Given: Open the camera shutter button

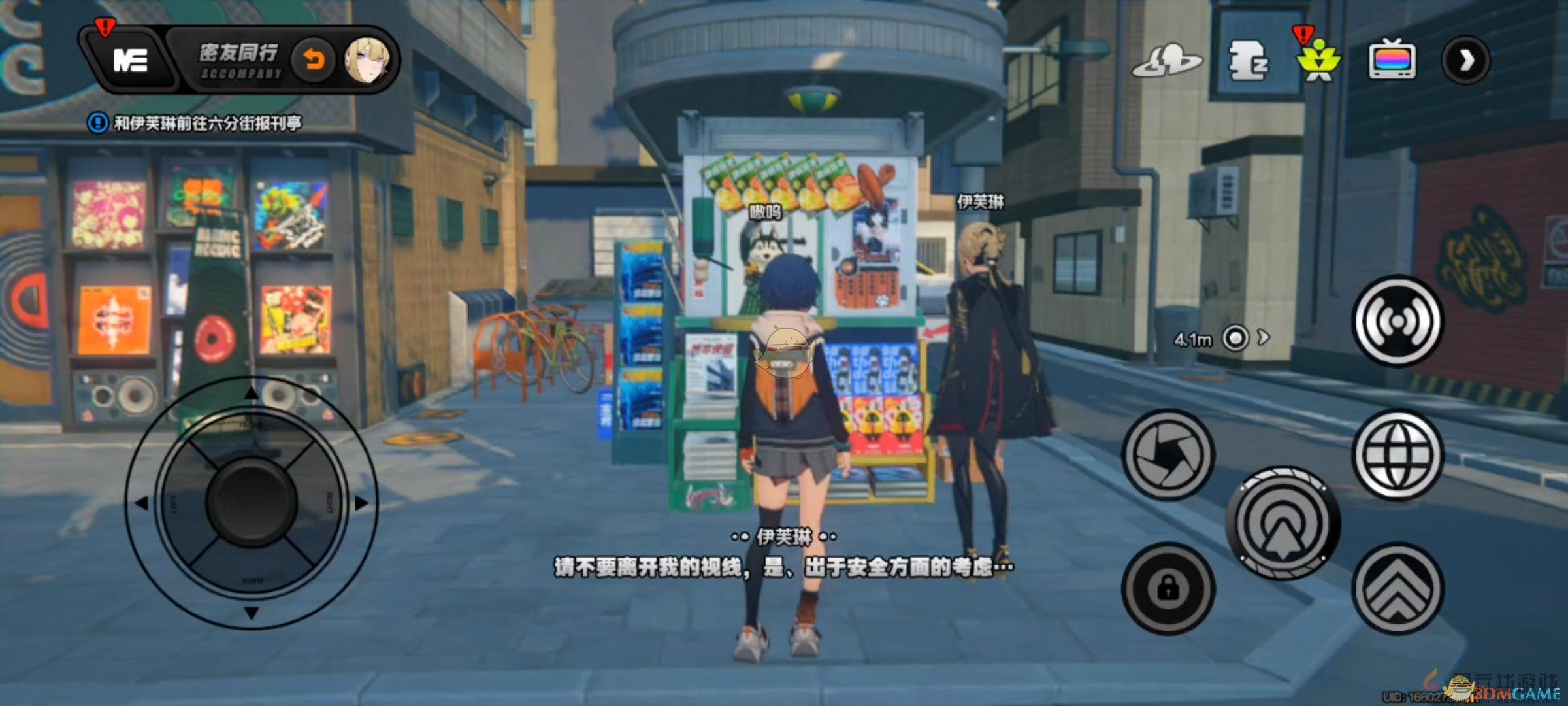Looking at the screenshot, I should (1168, 454).
